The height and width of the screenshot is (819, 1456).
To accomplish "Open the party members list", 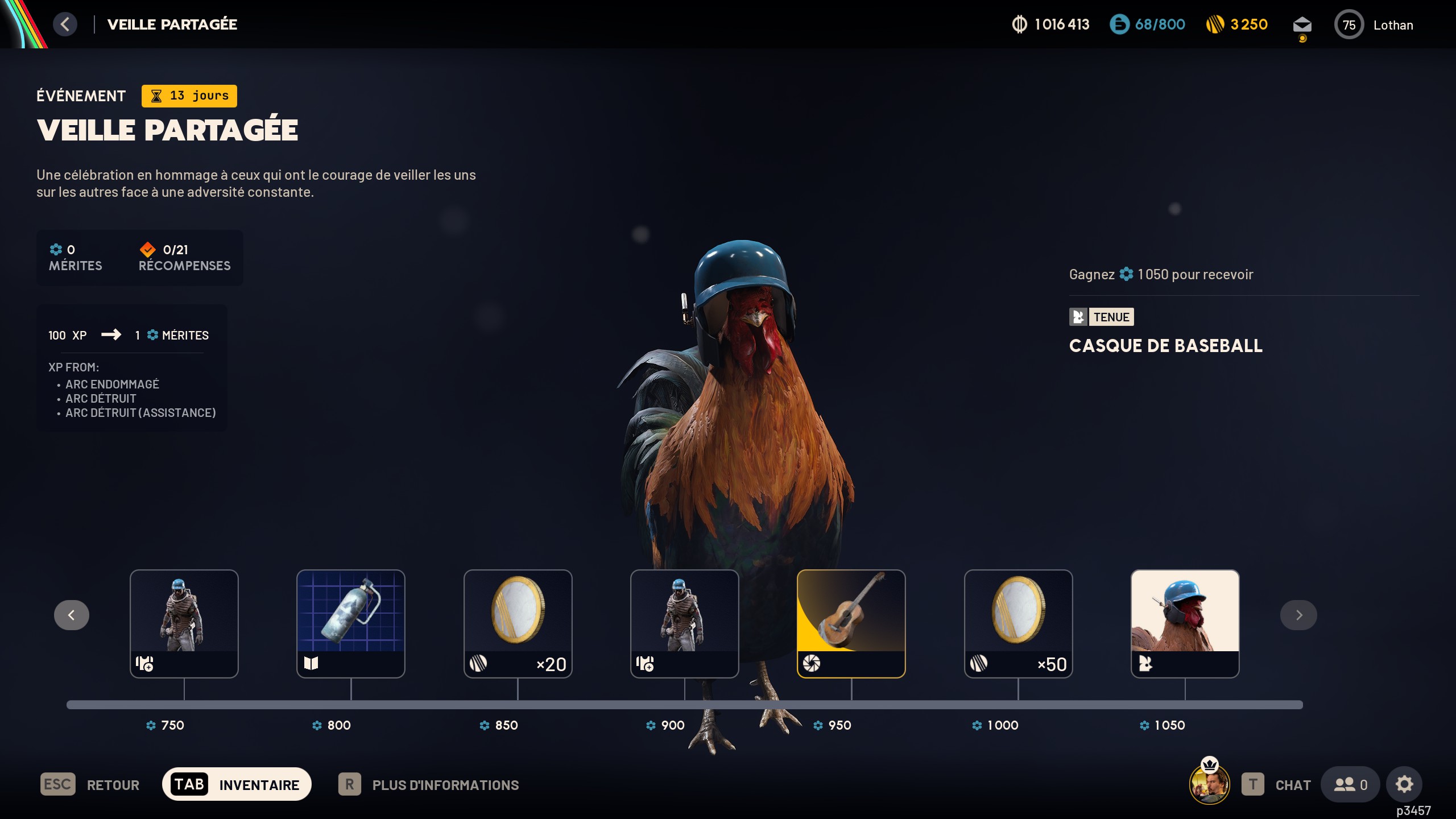I will tap(1350, 785).
